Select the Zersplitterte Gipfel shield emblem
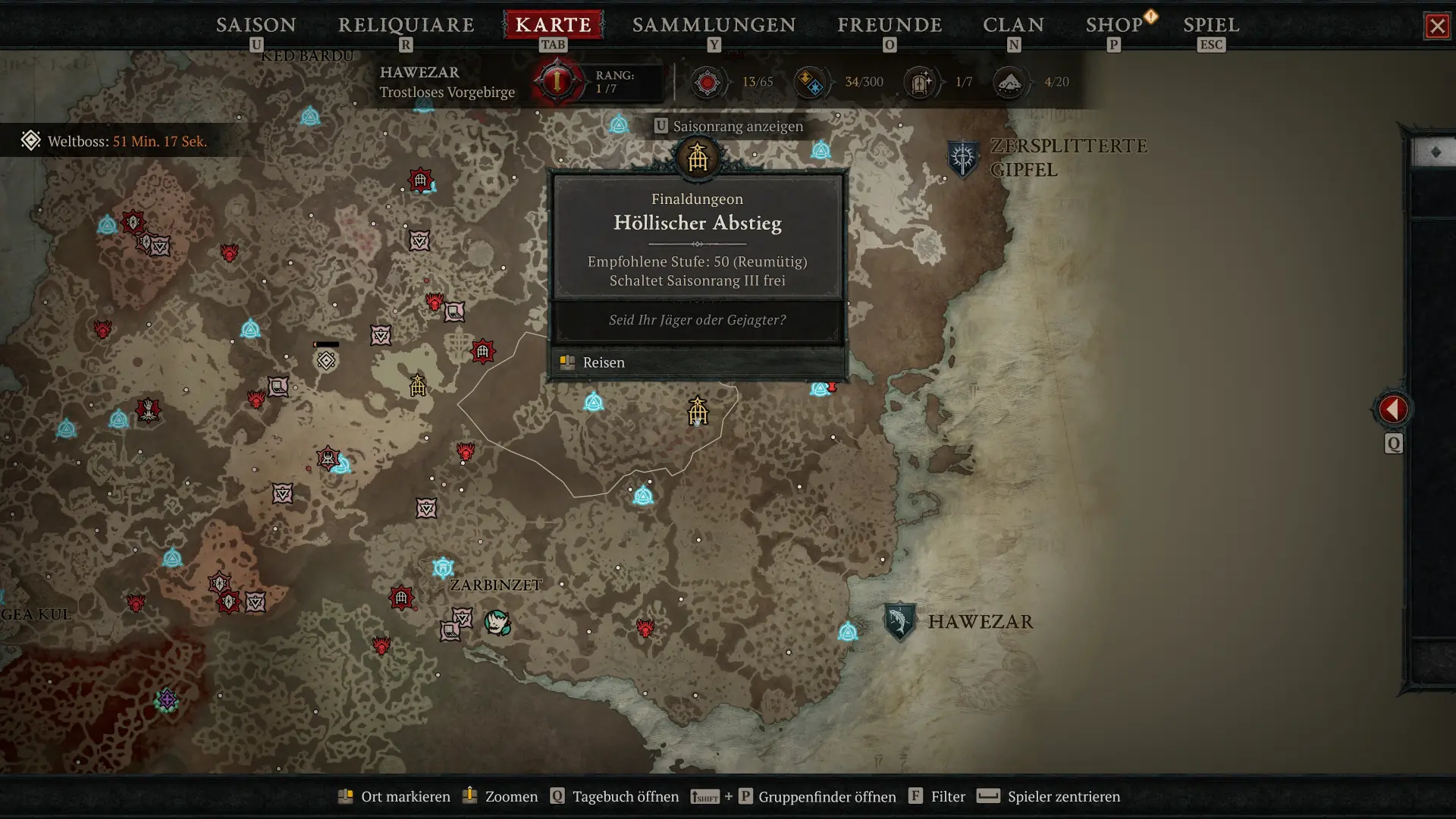The height and width of the screenshot is (819, 1456). point(965,157)
